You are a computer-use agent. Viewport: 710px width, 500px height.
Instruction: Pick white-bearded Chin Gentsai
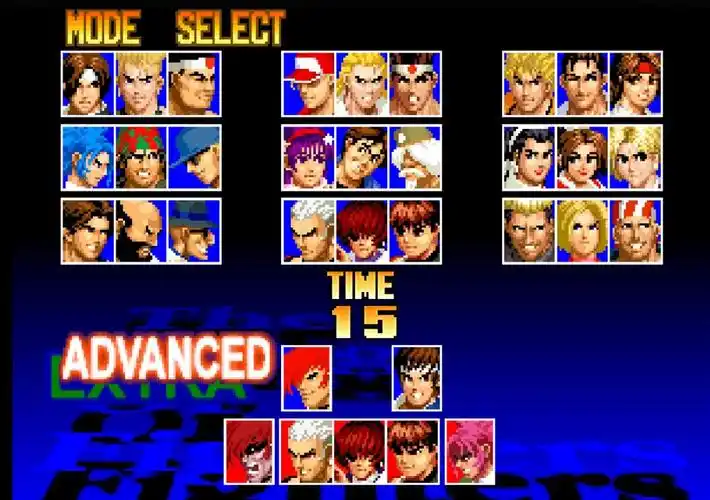click(413, 157)
